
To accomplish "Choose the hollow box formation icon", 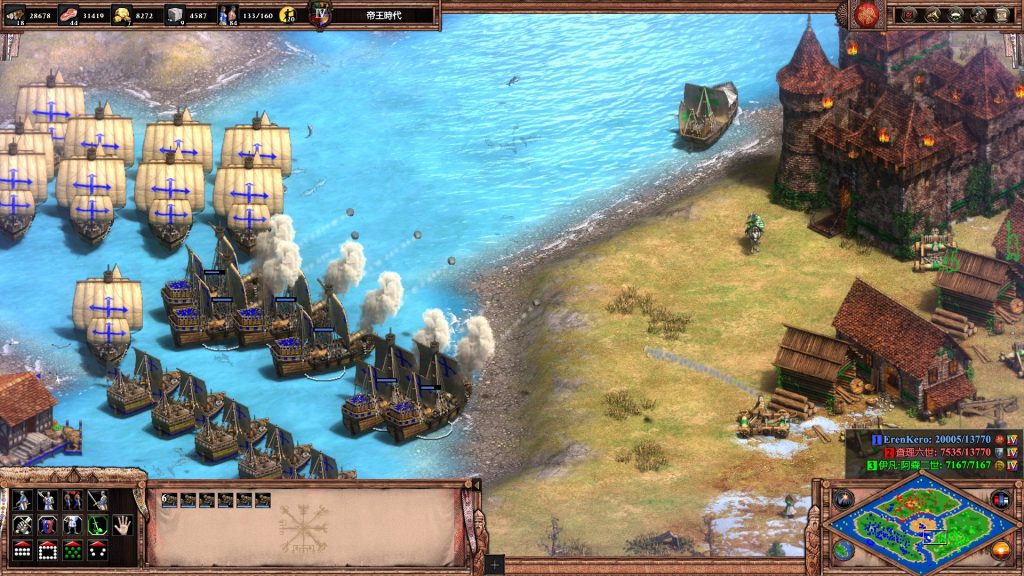I will point(46,549).
